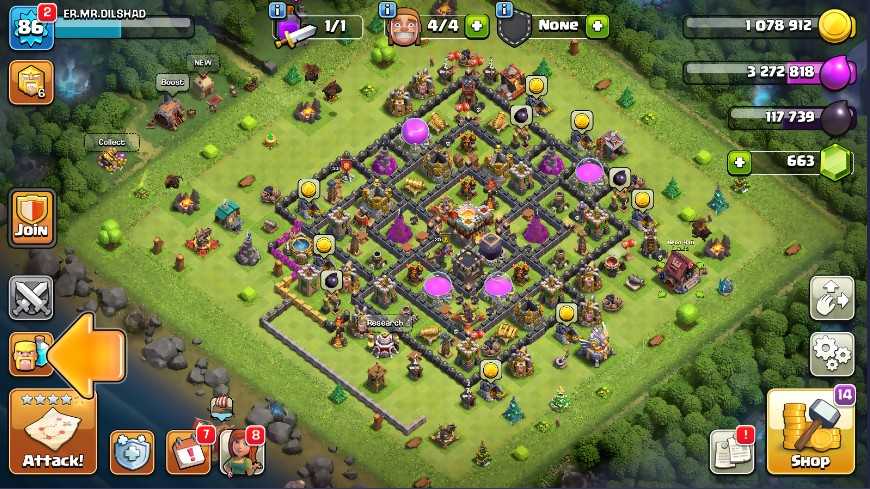Show info for the shield status
This screenshot has width=870, height=489.
click(504, 10)
